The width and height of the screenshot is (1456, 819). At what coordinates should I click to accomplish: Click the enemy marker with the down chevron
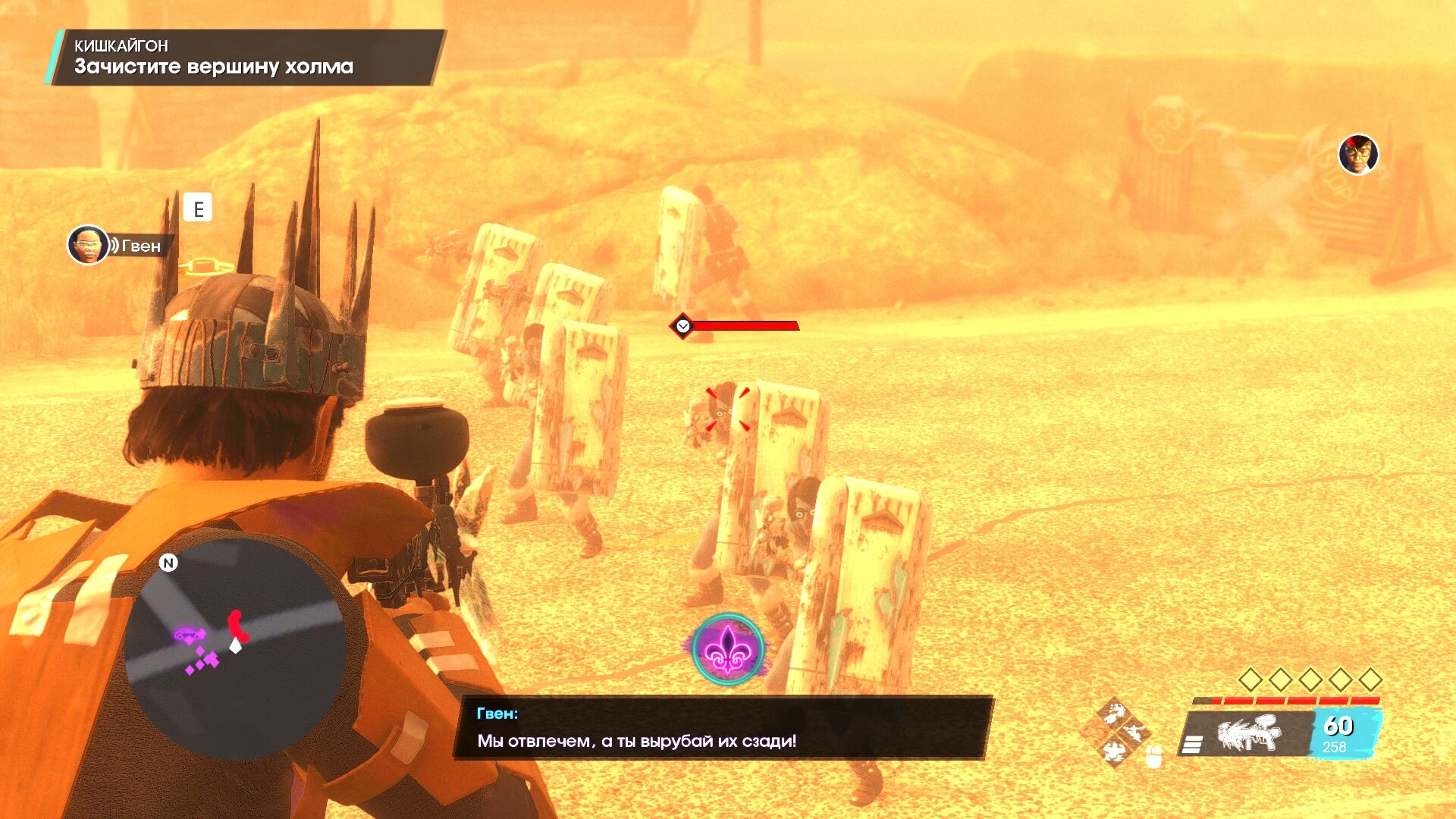coord(682,326)
